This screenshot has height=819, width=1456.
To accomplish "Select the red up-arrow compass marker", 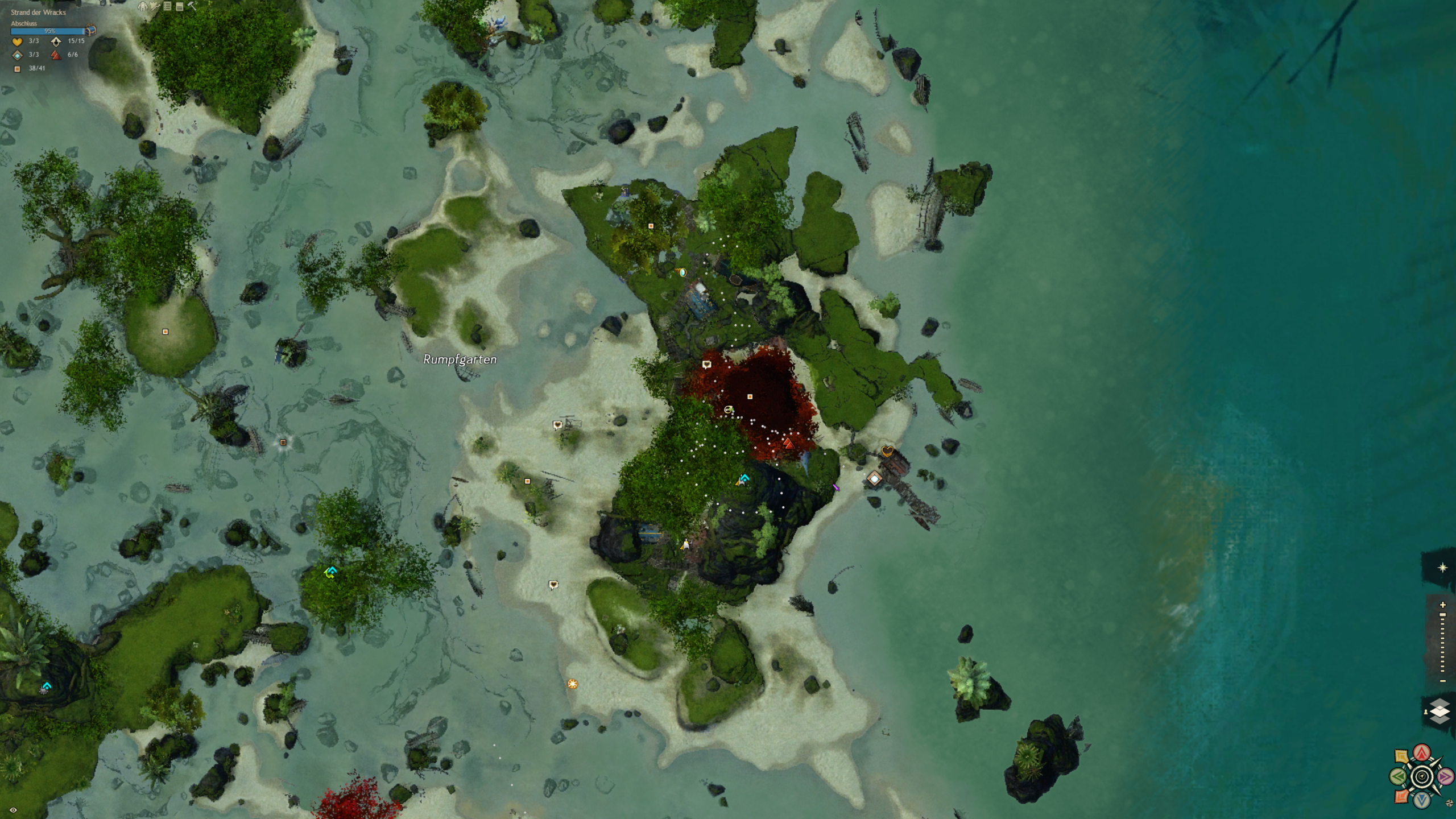I will click(1422, 754).
